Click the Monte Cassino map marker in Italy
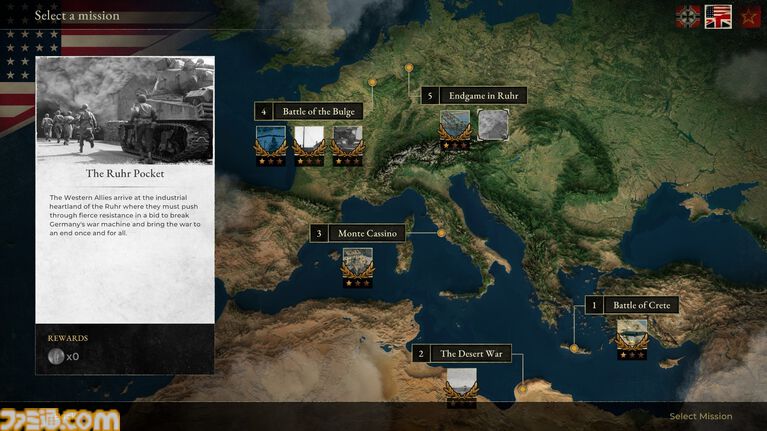 pyautogui.click(x=441, y=233)
